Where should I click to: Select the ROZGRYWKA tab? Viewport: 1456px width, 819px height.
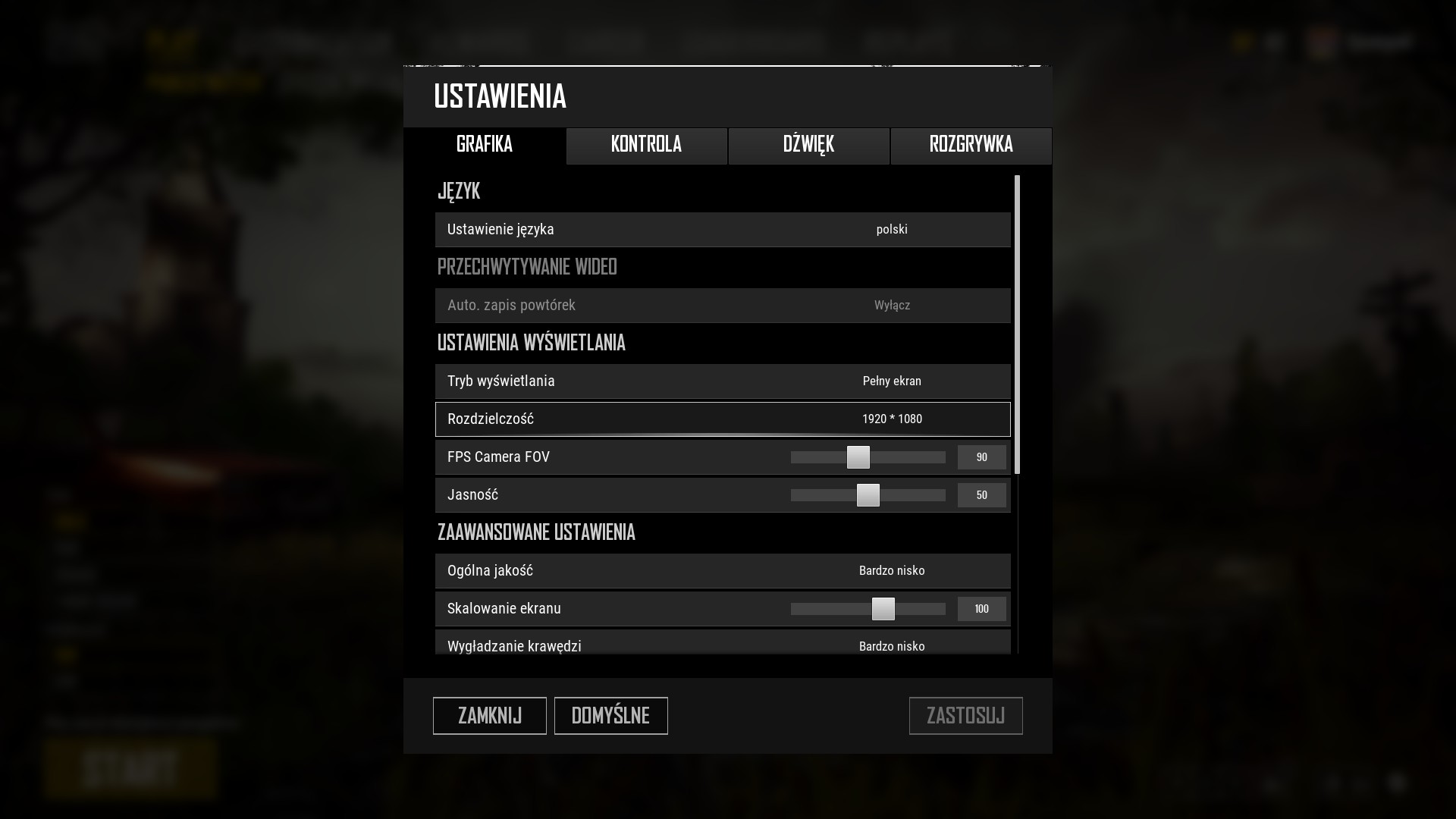click(x=971, y=145)
